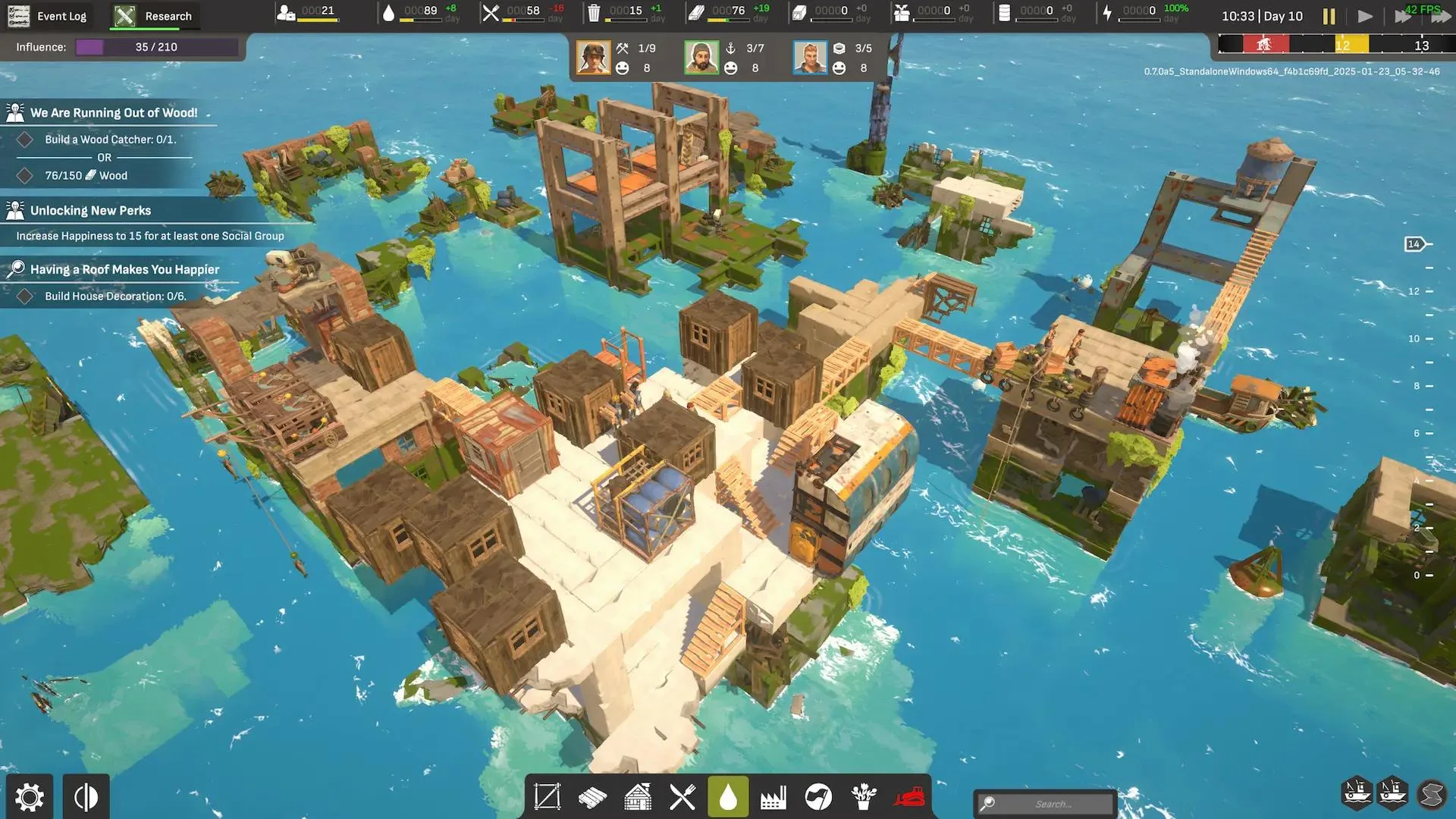Pause the game
Screen dimensions: 1456x819
[1329, 16]
